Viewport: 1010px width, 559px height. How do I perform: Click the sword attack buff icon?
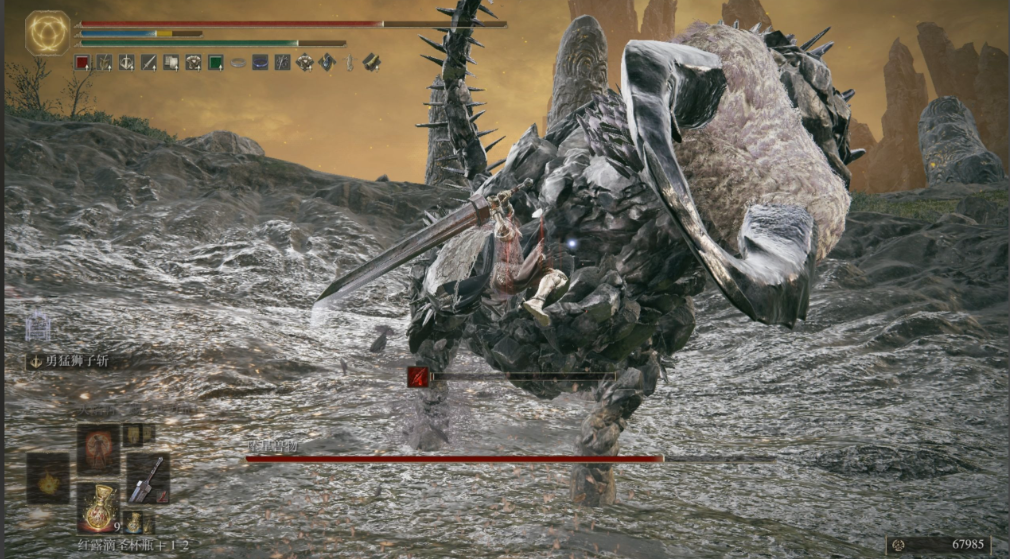(x=149, y=62)
